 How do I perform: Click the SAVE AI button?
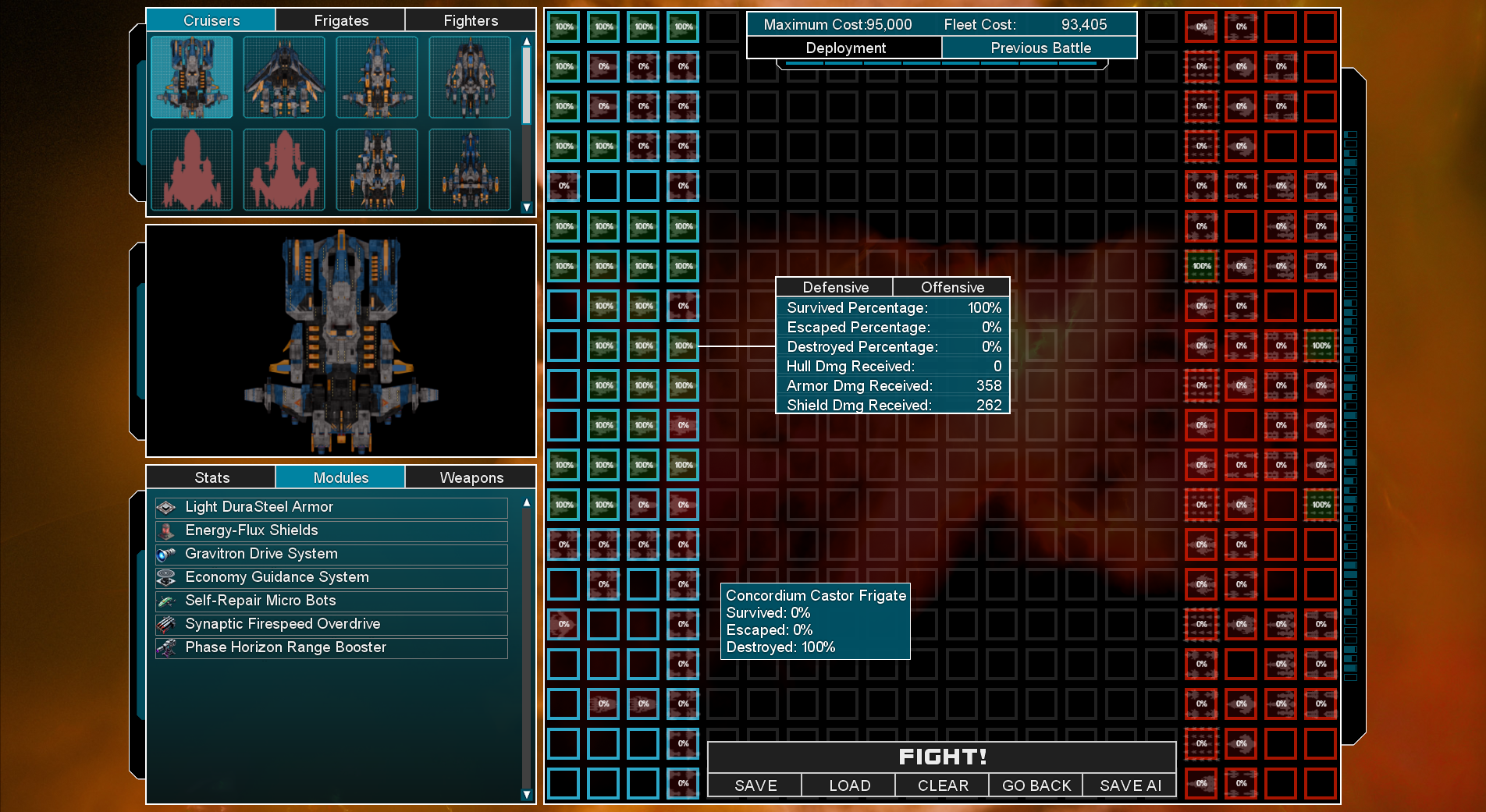pos(1129,785)
